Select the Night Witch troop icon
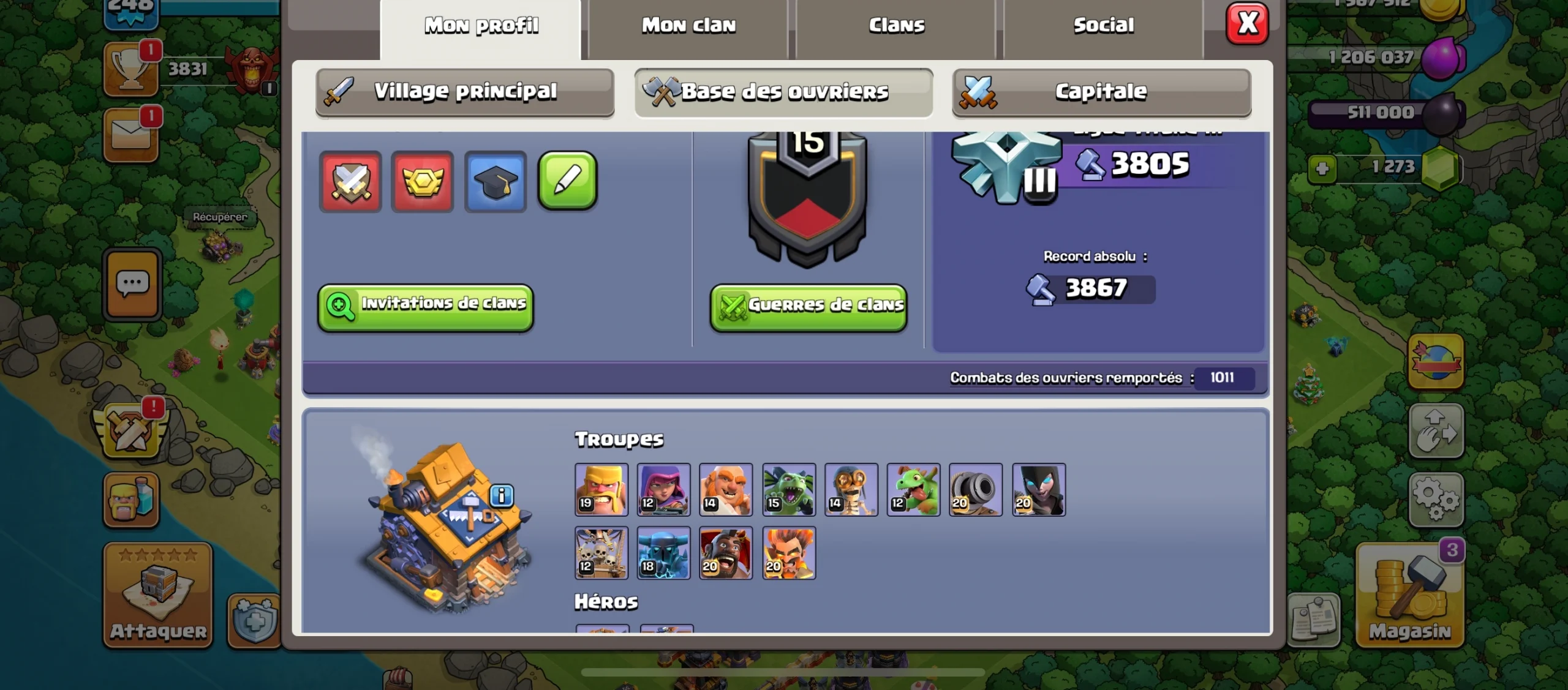Image resolution: width=1568 pixels, height=690 pixels. [1039, 490]
